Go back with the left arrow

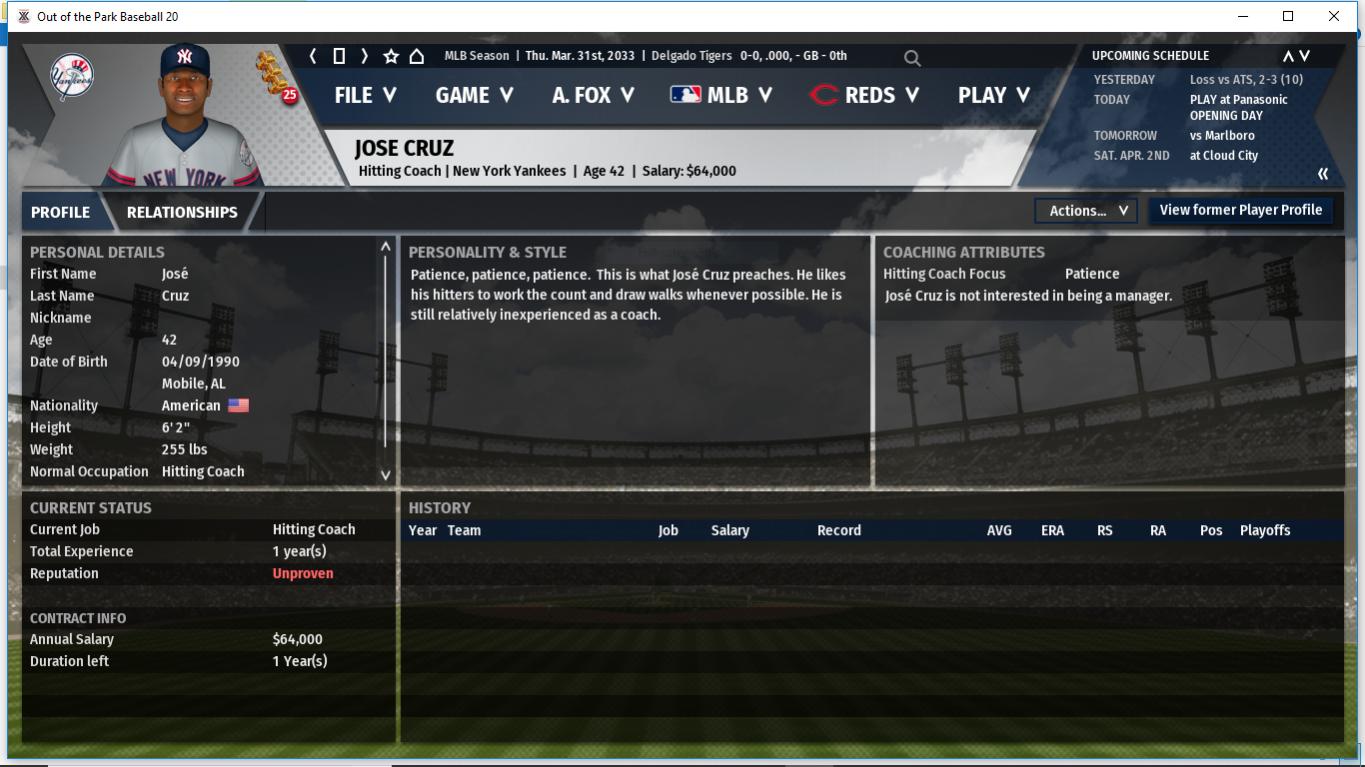click(313, 56)
